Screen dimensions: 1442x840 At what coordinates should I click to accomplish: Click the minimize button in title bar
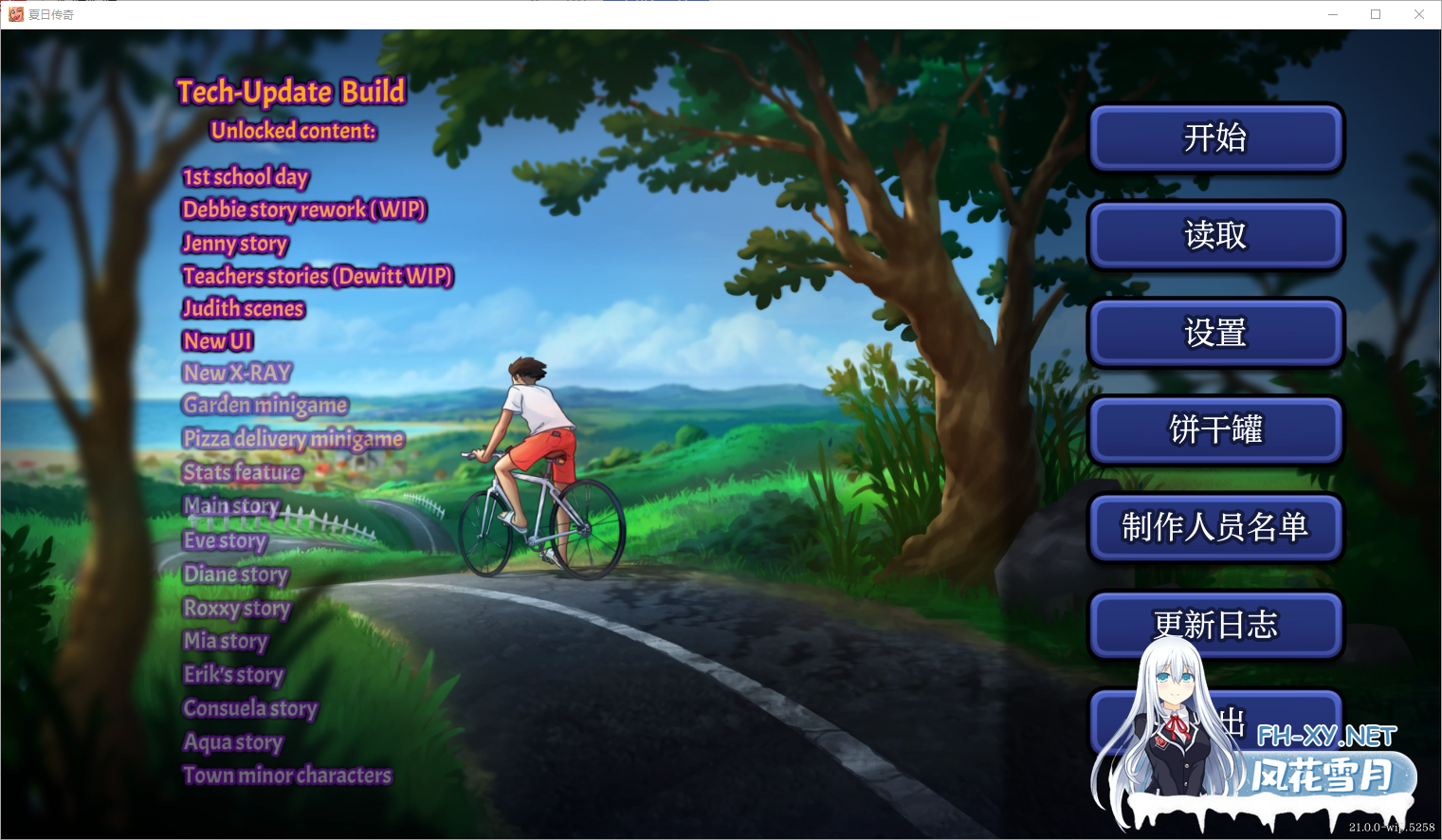pyautogui.click(x=1332, y=14)
